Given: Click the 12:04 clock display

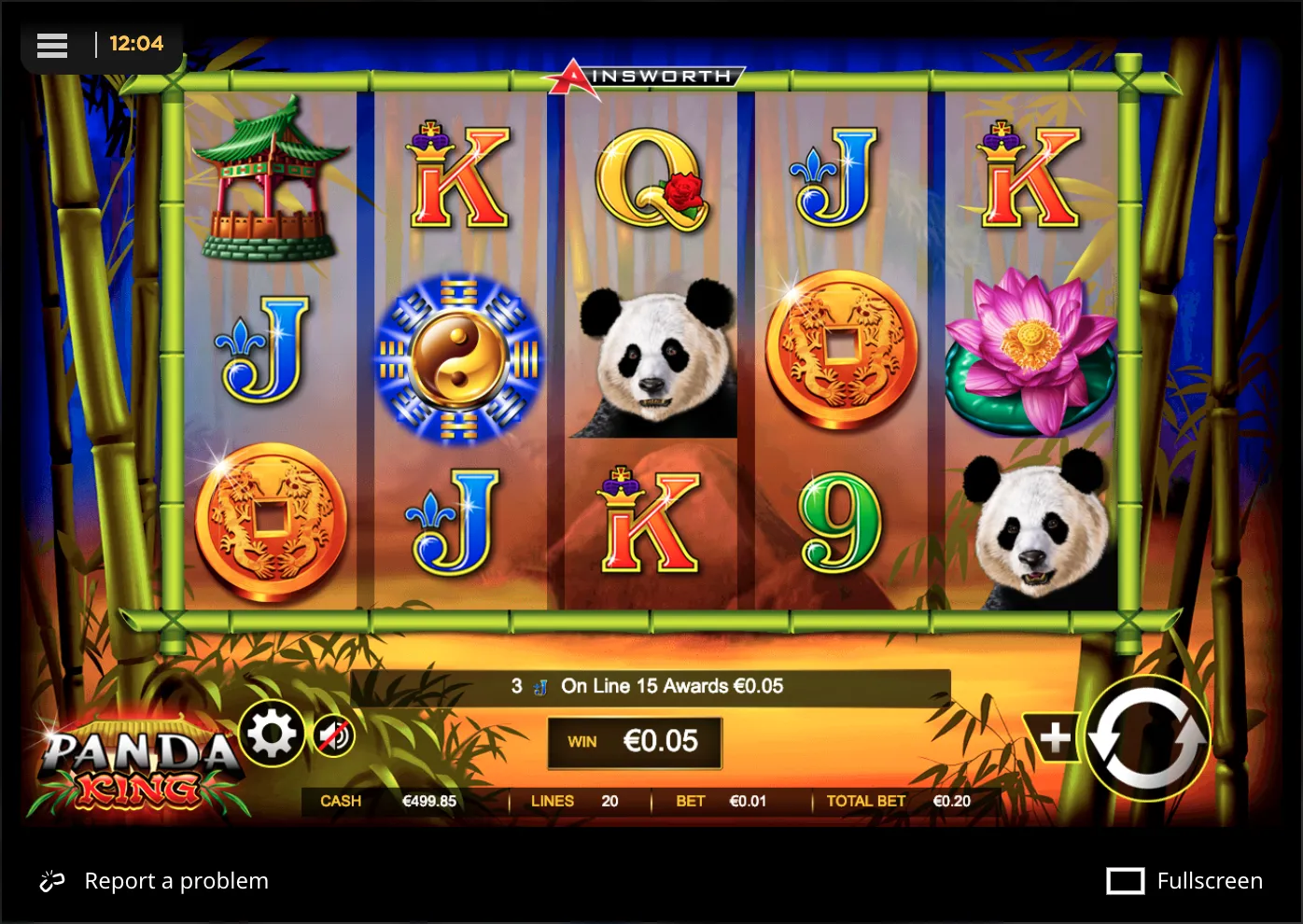Looking at the screenshot, I should point(138,44).
